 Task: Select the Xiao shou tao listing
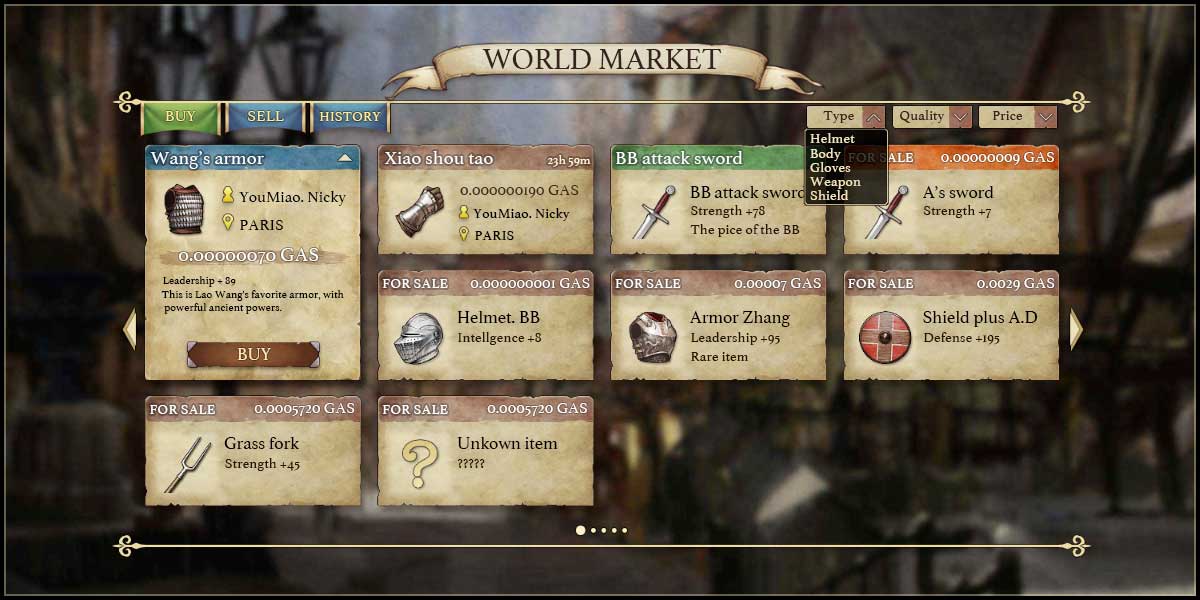coord(485,200)
